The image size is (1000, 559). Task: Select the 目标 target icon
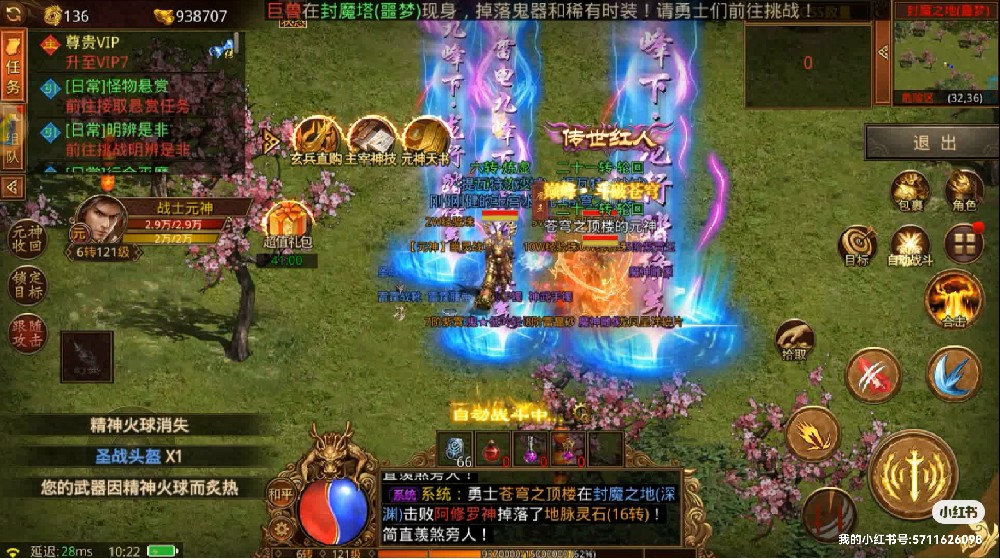click(x=857, y=244)
